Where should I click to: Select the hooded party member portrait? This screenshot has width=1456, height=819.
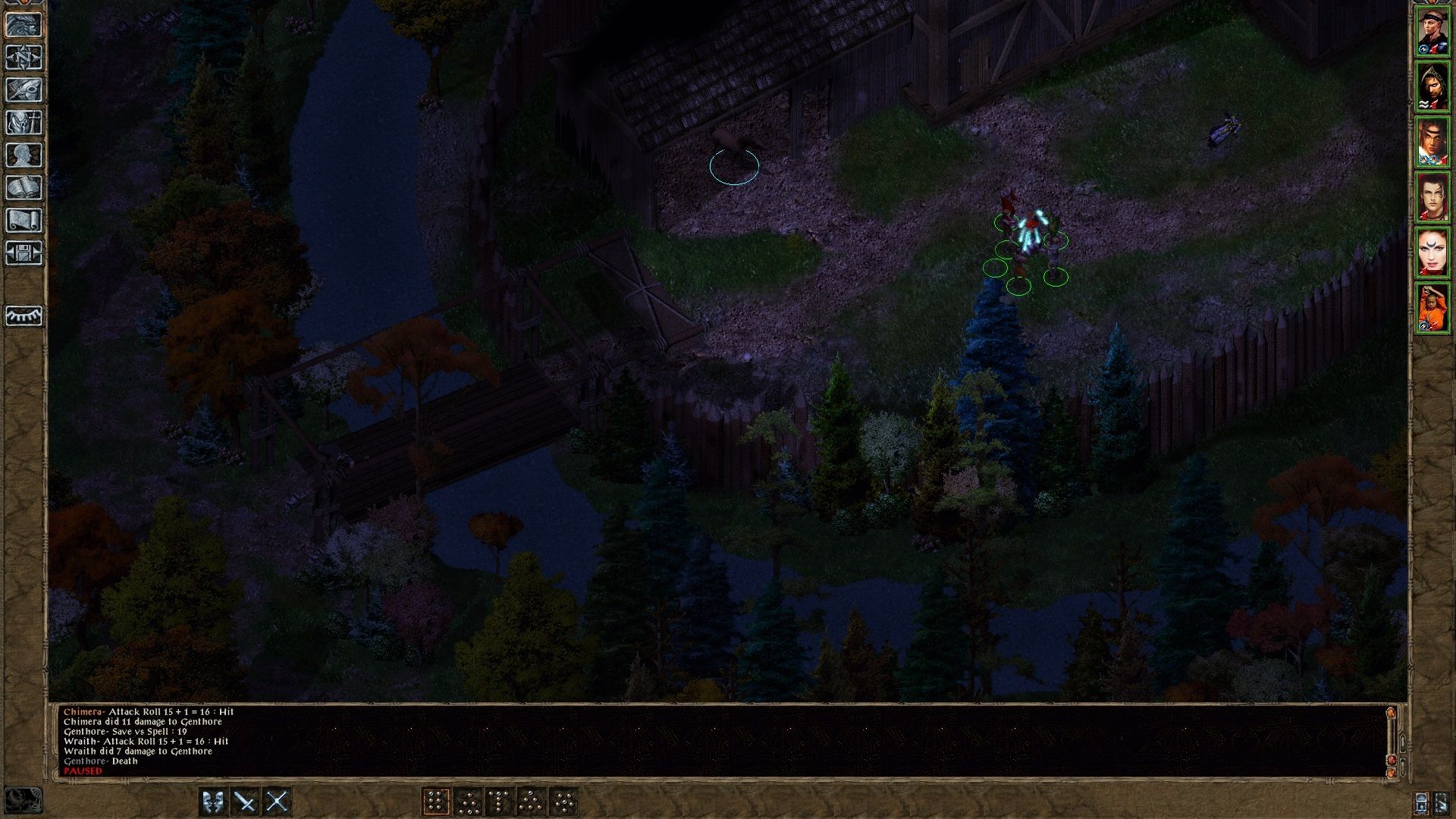[x=1432, y=86]
